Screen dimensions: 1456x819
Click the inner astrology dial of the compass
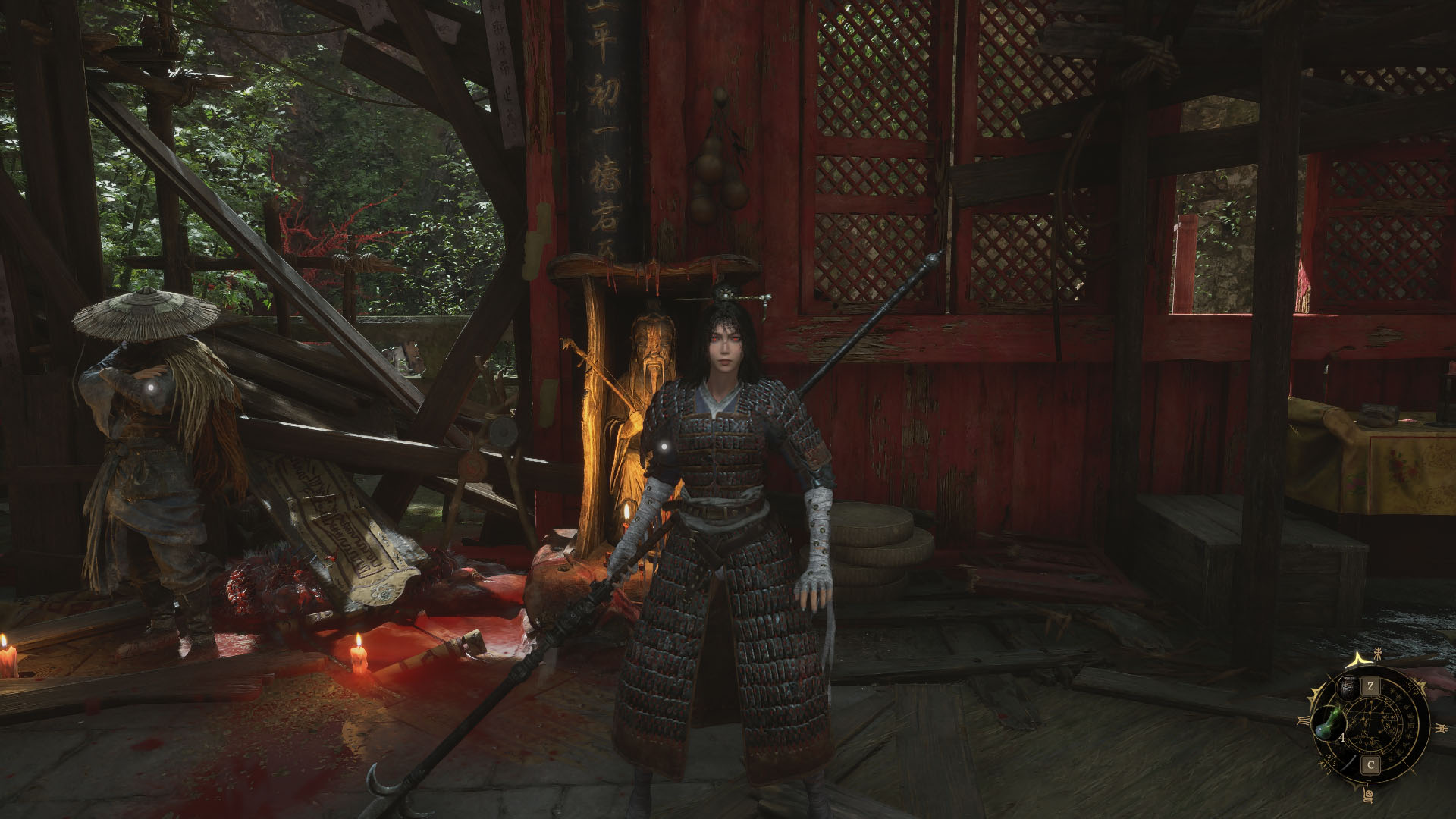point(1371,723)
